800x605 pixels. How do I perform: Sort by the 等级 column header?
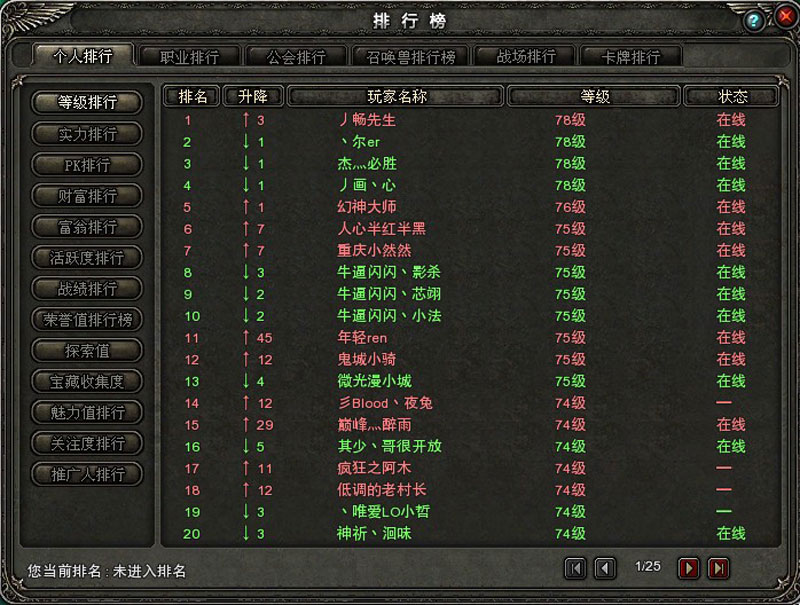[595, 97]
